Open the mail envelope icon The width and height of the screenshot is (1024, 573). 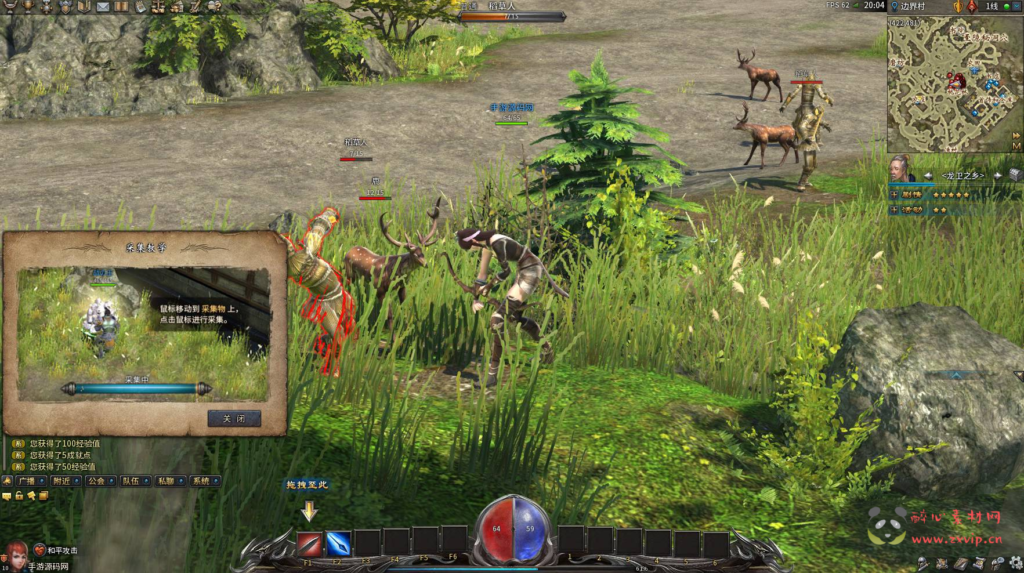[x=103, y=7]
